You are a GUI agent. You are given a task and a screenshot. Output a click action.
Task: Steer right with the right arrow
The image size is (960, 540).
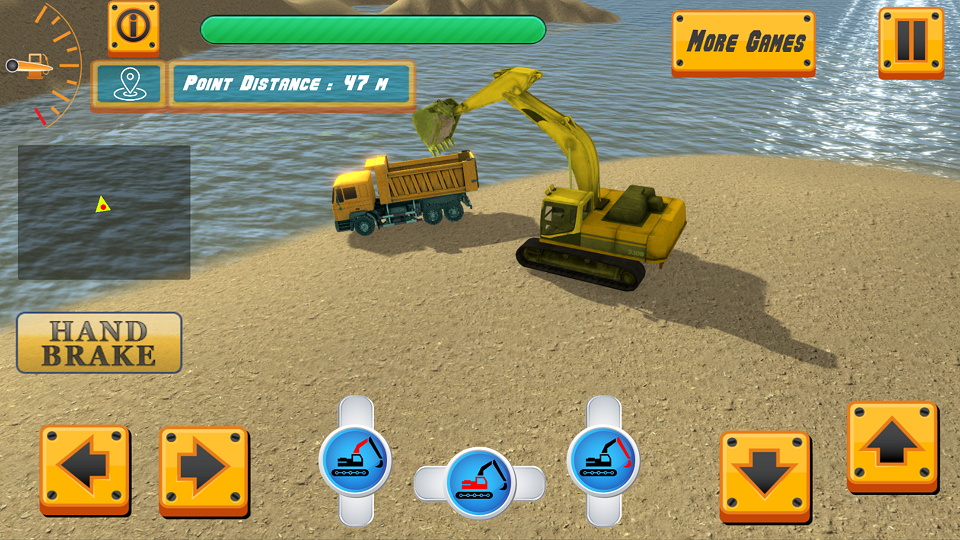[x=203, y=469]
